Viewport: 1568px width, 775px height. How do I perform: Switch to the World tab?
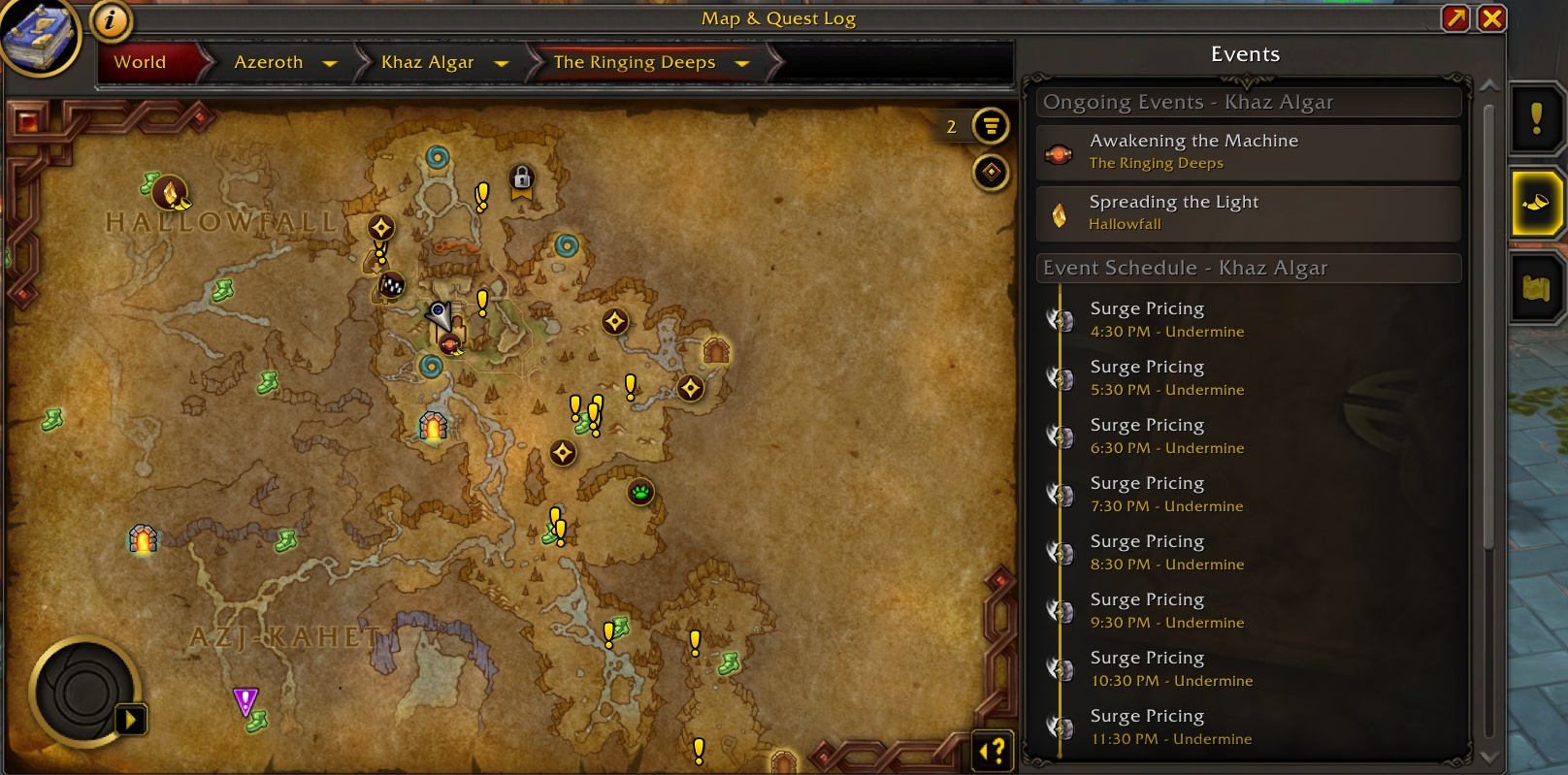pos(139,62)
